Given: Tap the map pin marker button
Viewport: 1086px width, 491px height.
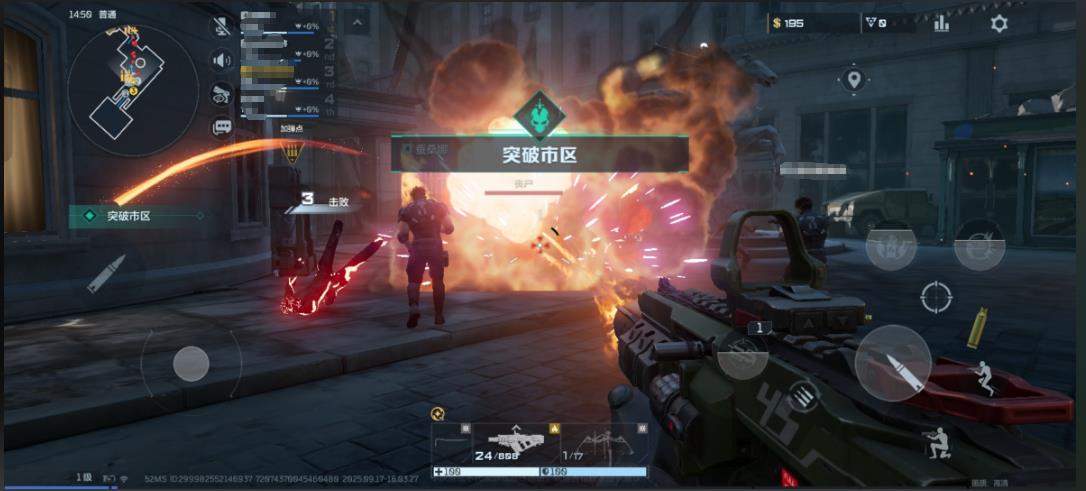Looking at the screenshot, I should coord(852,79).
